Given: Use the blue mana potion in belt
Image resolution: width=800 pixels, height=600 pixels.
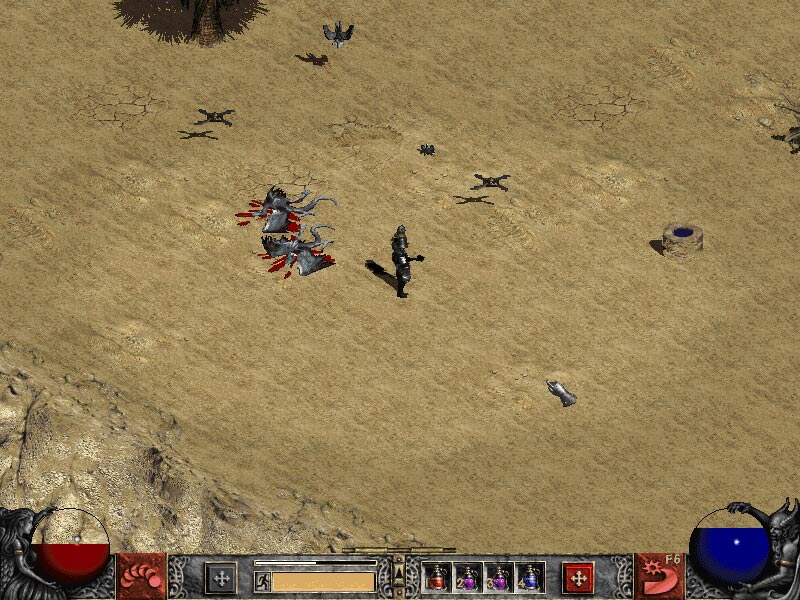Looking at the screenshot, I should point(530,577).
